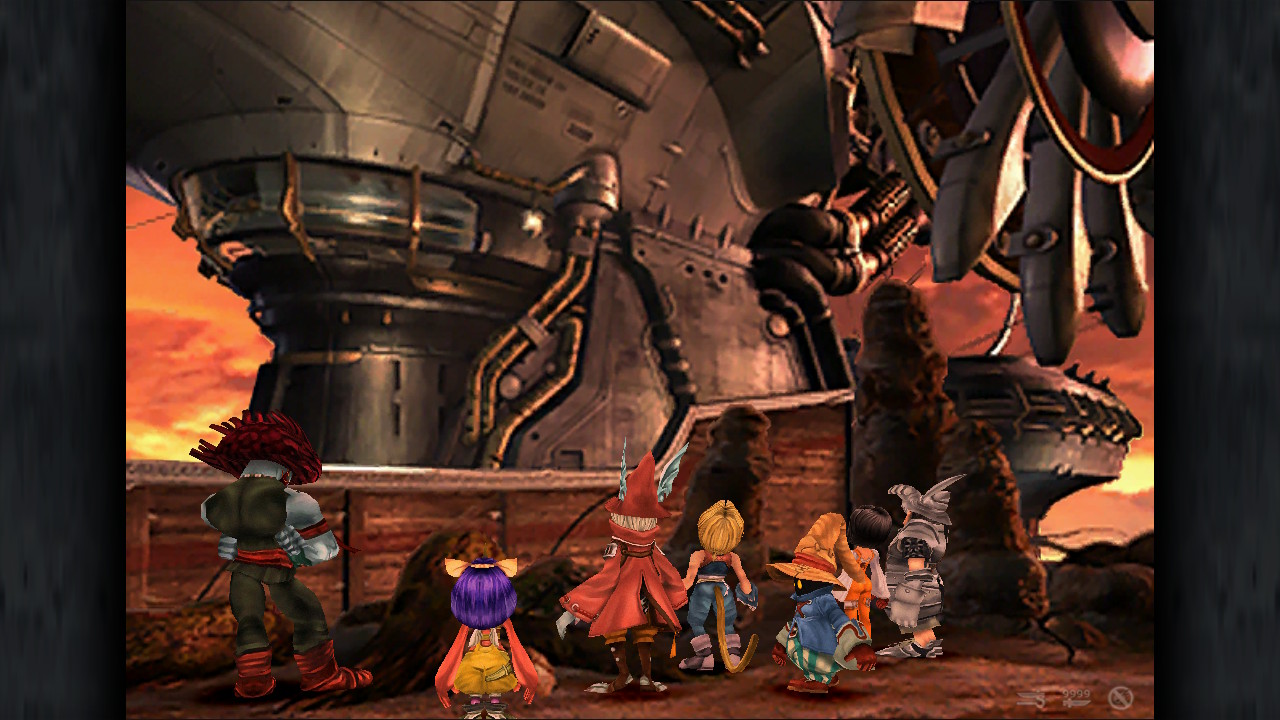Toggle the 9999 damage booster icon
The width and height of the screenshot is (1280, 720).
(1076, 698)
